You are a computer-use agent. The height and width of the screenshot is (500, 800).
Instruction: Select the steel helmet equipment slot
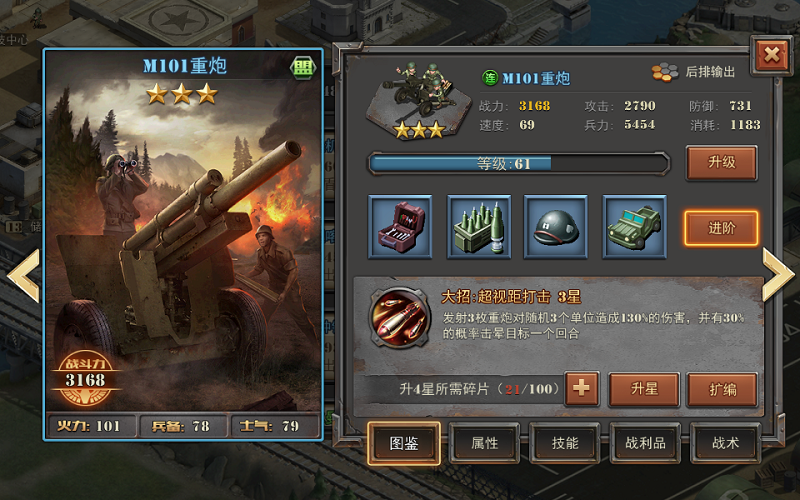coord(556,227)
